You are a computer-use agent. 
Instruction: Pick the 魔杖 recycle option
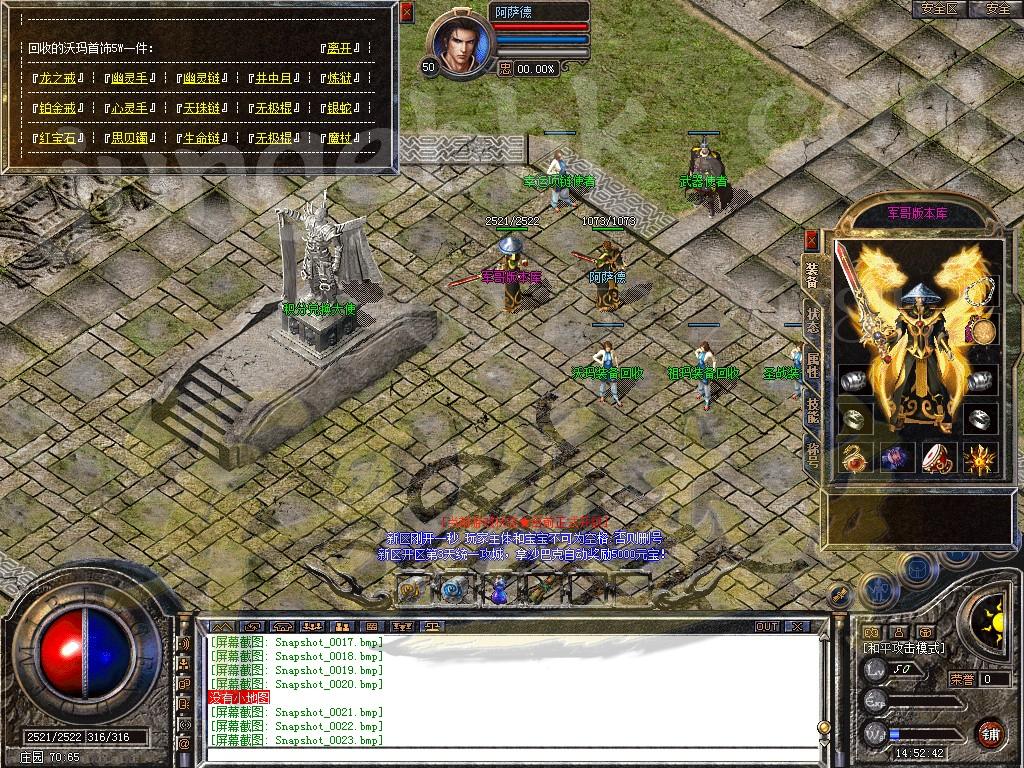click(339, 138)
